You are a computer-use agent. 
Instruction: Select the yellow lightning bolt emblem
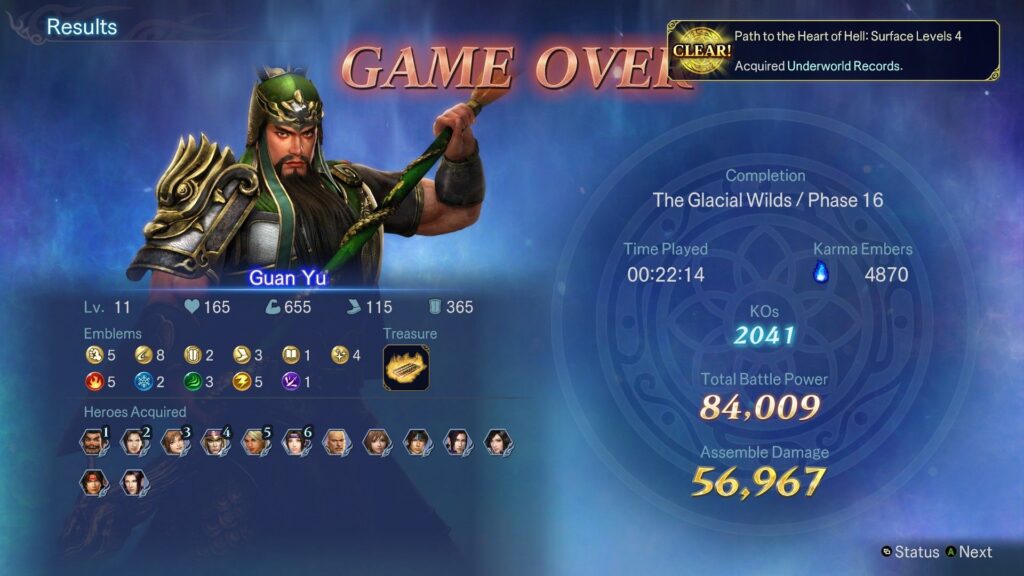pyautogui.click(x=241, y=381)
